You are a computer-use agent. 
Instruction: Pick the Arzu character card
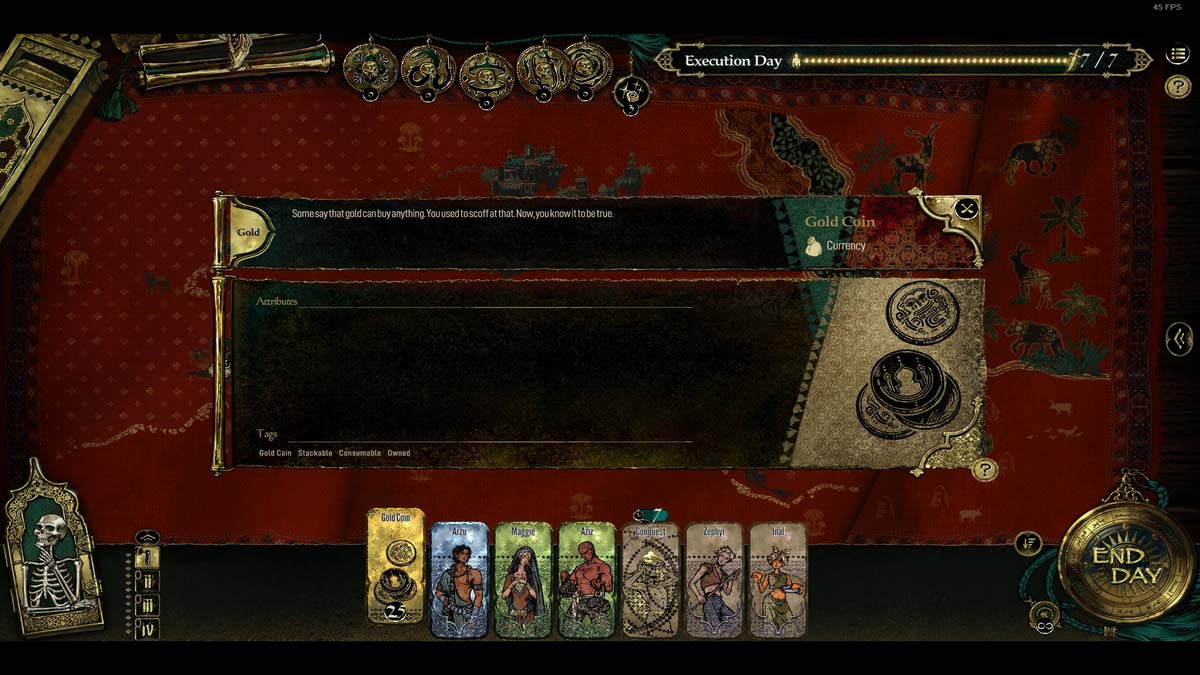459,579
